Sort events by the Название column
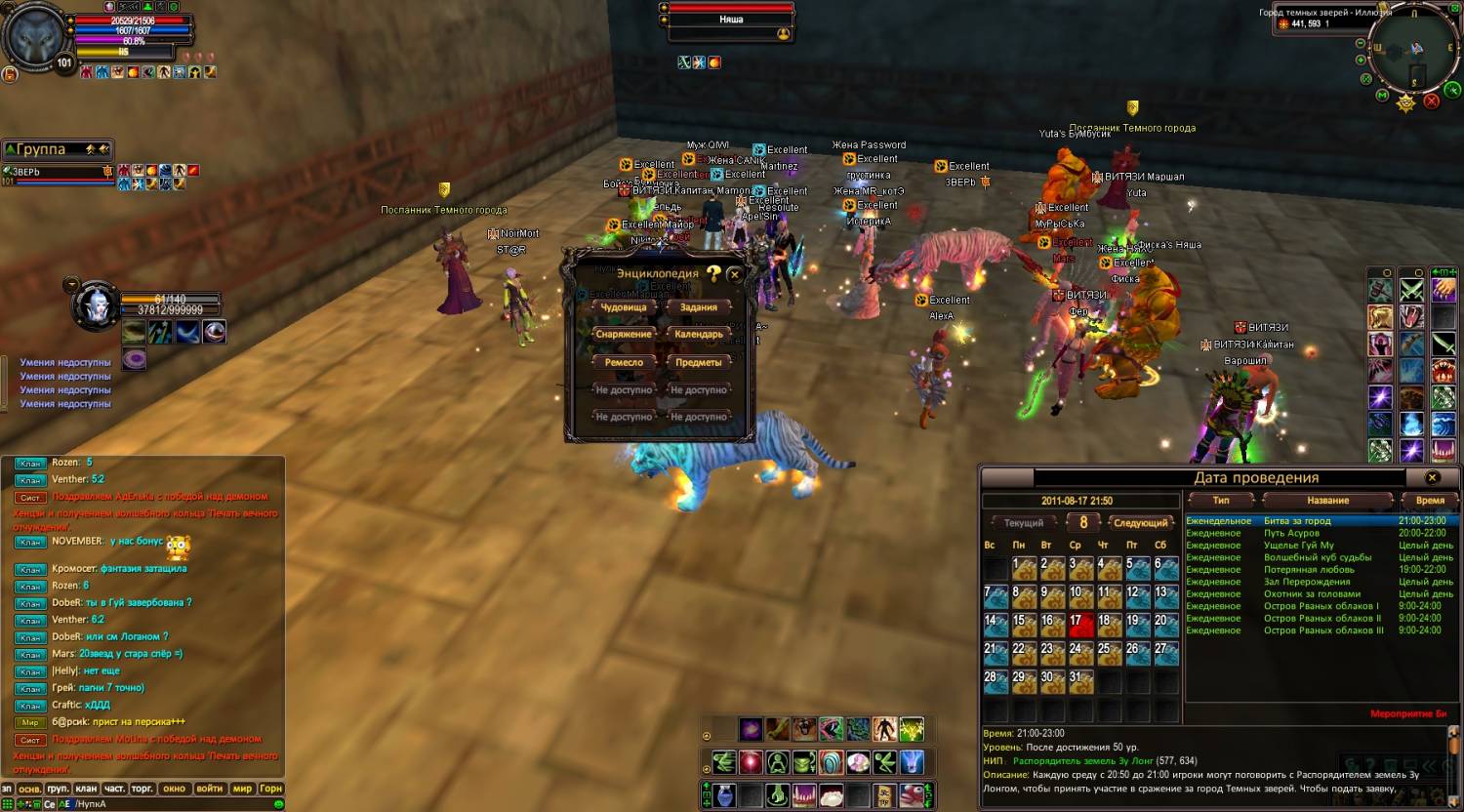 pos(1327,501)
